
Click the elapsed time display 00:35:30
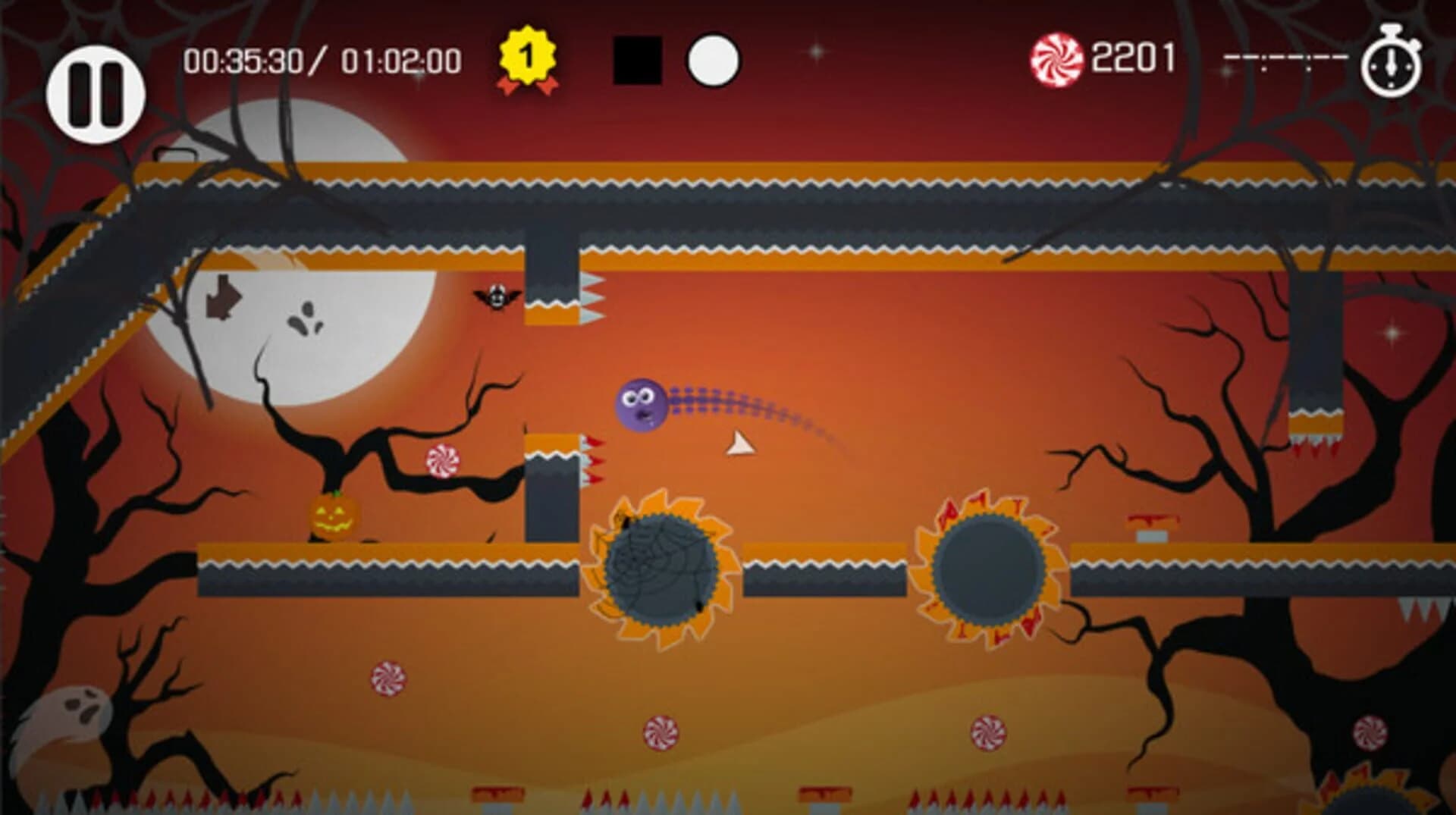click(x=243, y=58)
